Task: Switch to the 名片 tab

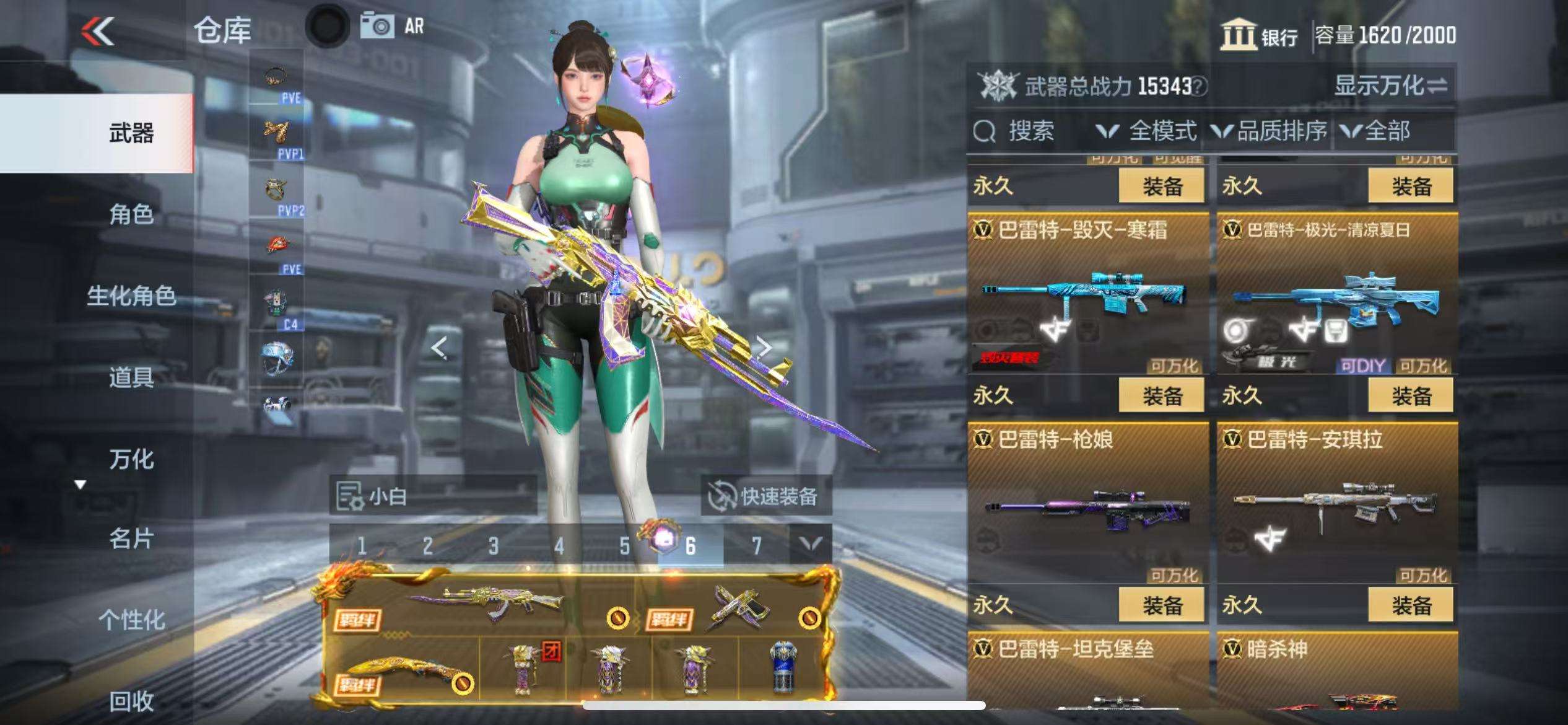Action: [131, 538]
